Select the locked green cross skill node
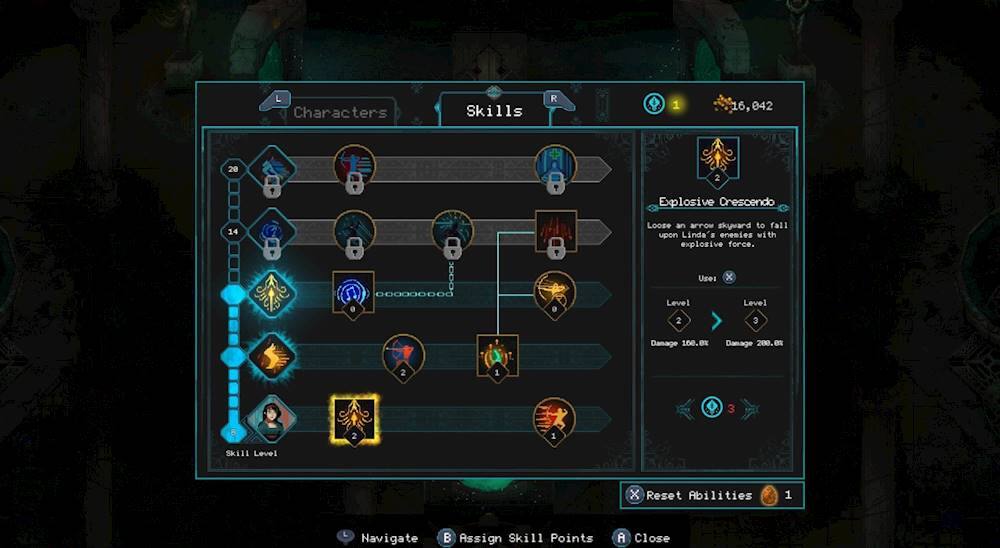This screenshot has width=1000, height=548. (x=555, y=167)
